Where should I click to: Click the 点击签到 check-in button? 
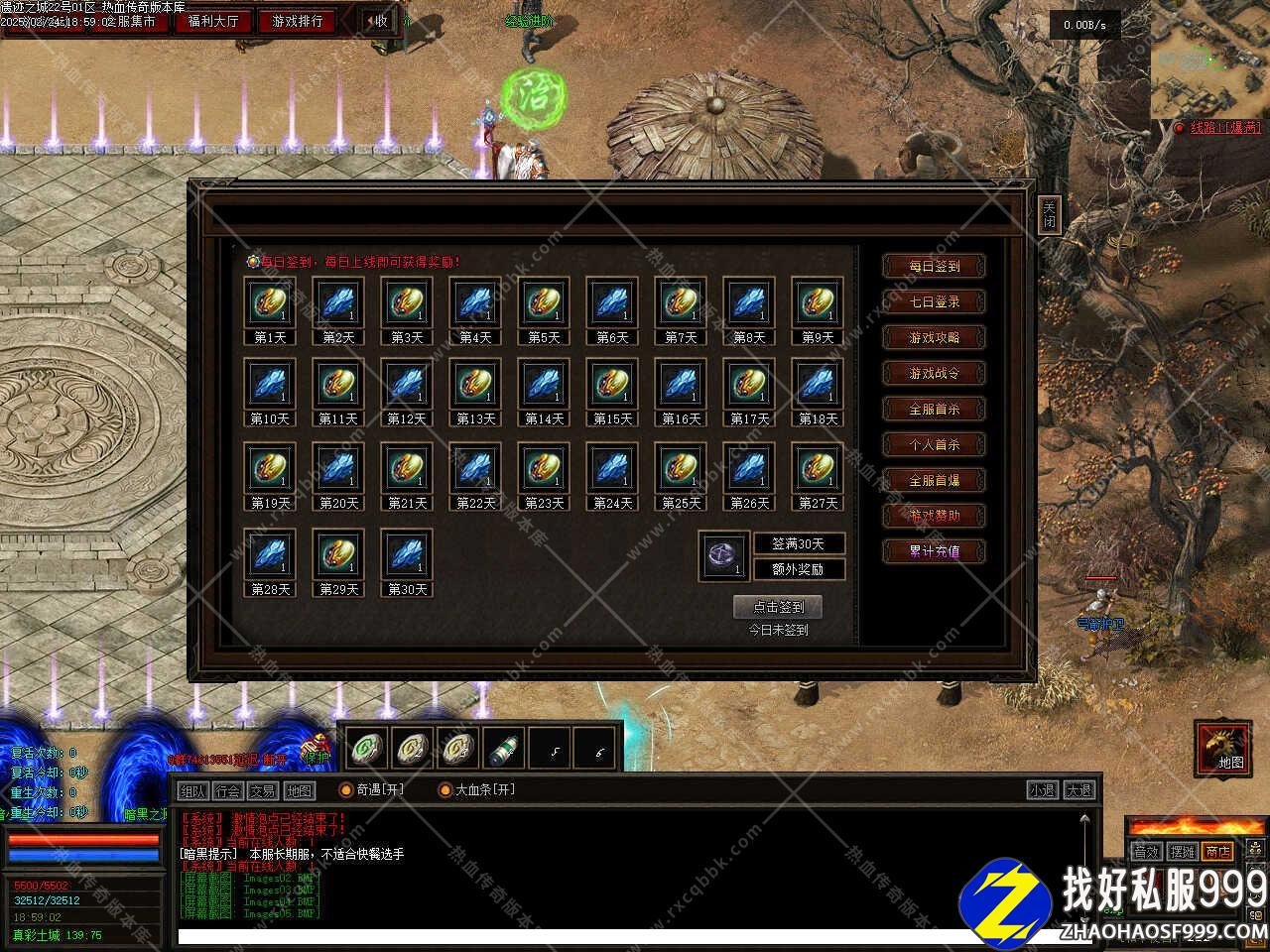pos(777,607)
